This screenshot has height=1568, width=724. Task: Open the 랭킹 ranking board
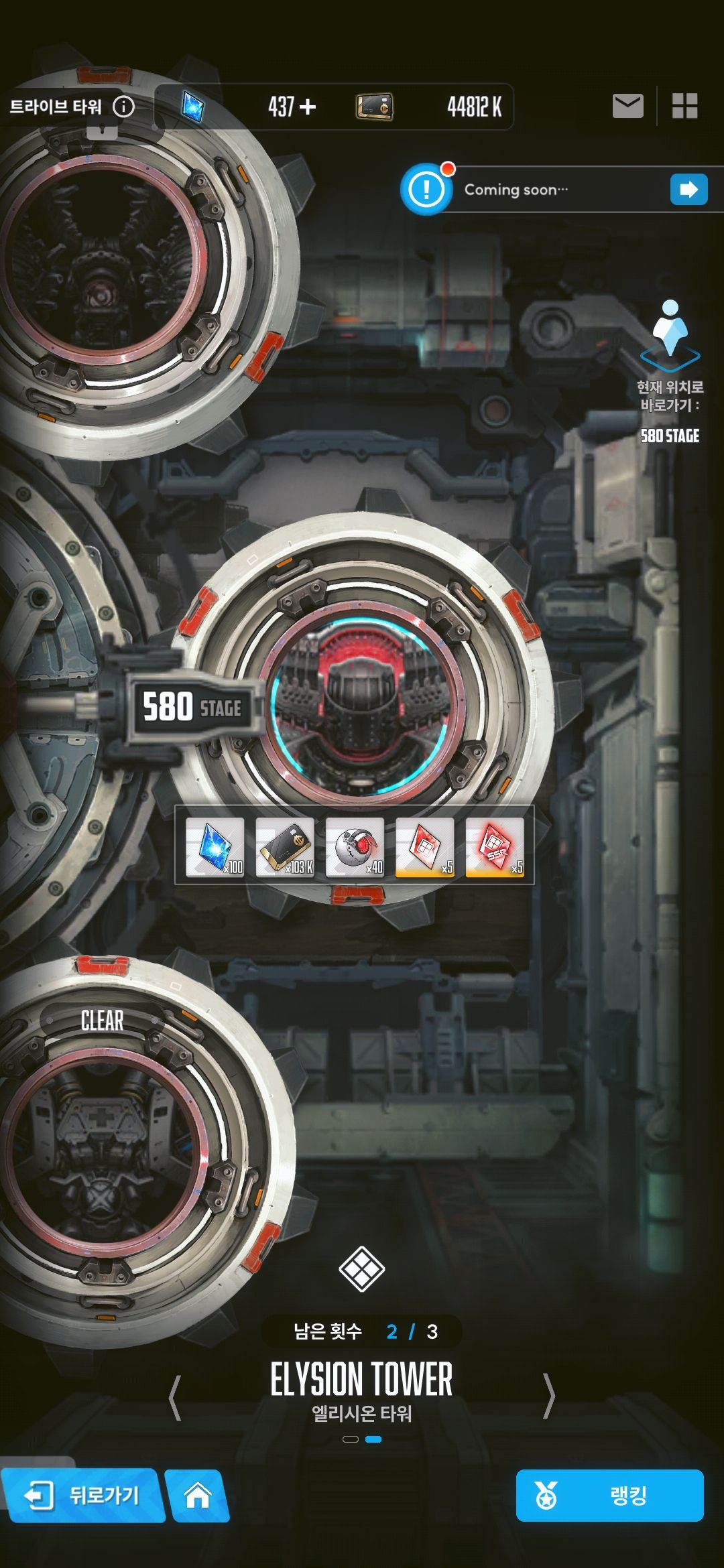(609, 1495)
